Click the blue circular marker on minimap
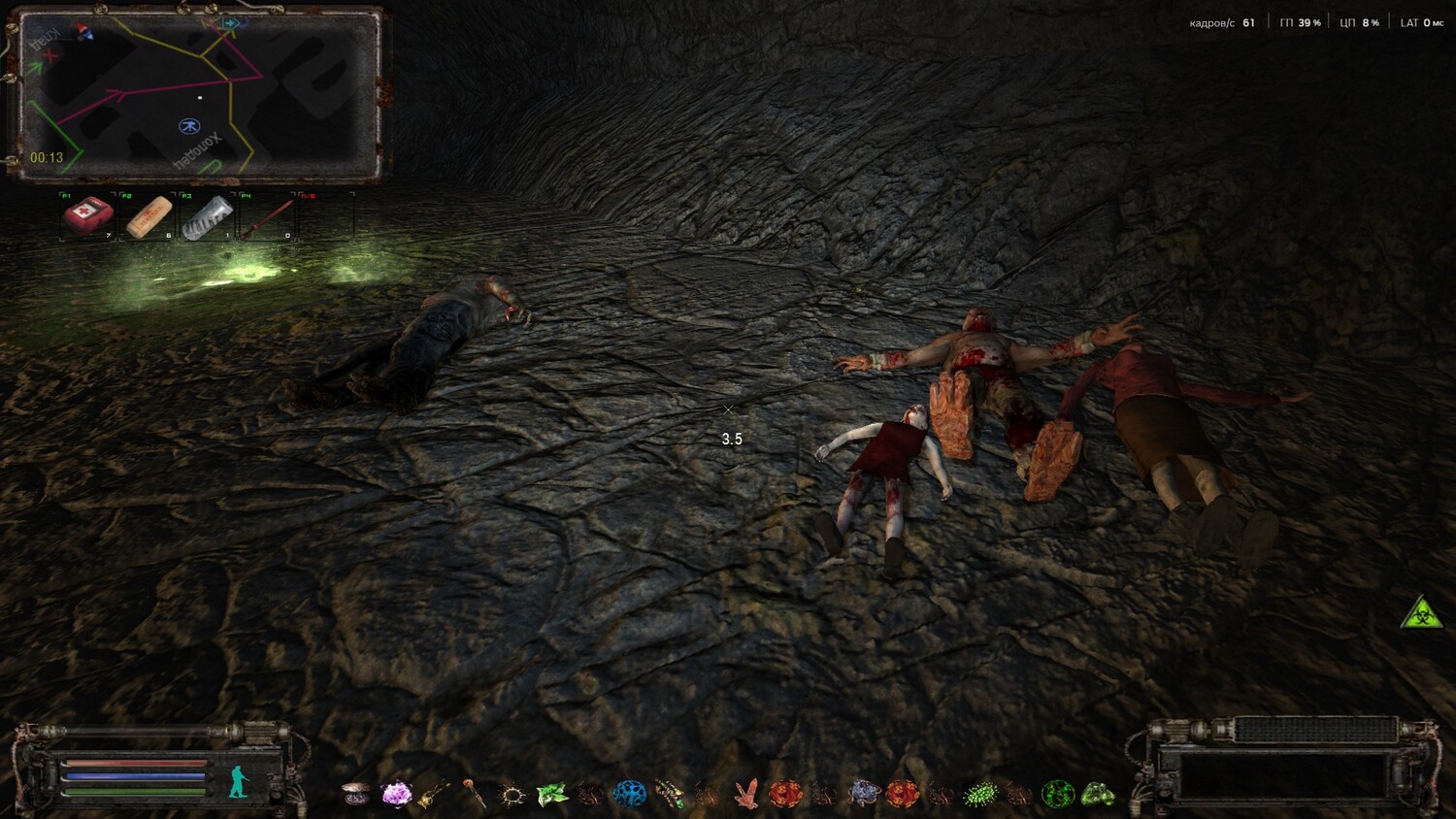The width and height of the screenshot is (1456, 819). (x=188, y=126)
